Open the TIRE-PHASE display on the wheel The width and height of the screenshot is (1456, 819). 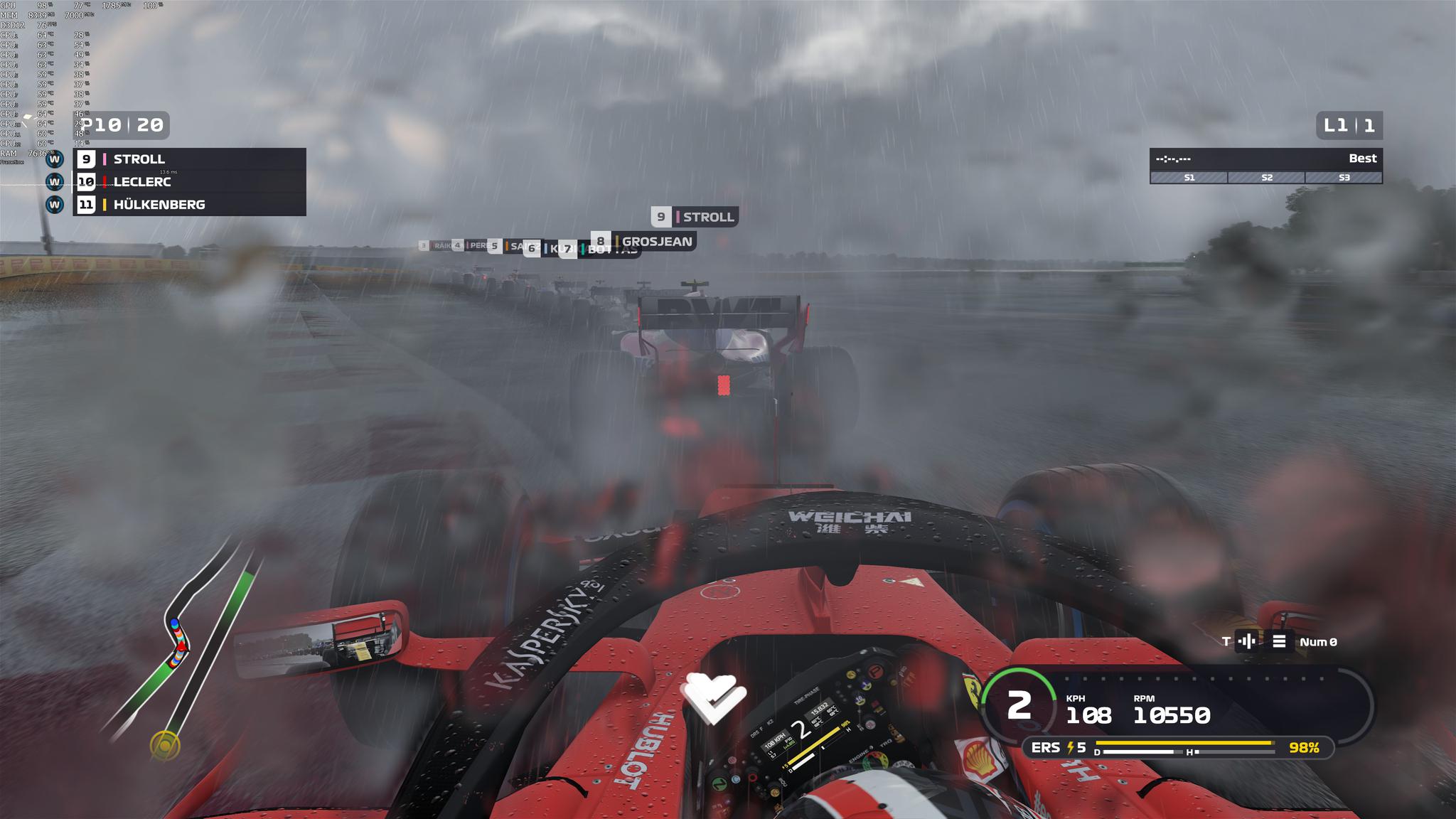pyautogui.click(x=806, y=696)
